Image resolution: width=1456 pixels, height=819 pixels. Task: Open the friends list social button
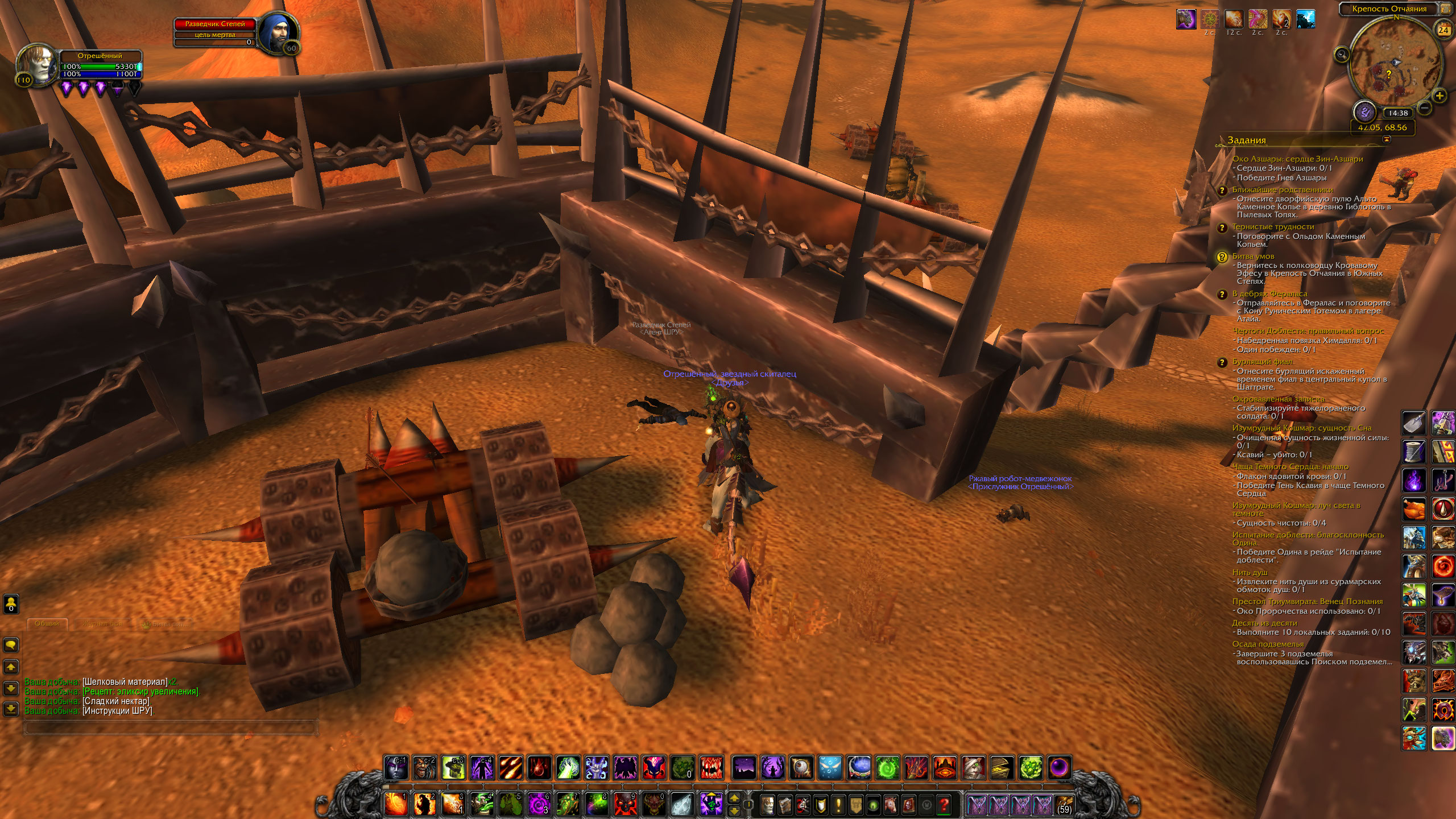pos(11,603)
